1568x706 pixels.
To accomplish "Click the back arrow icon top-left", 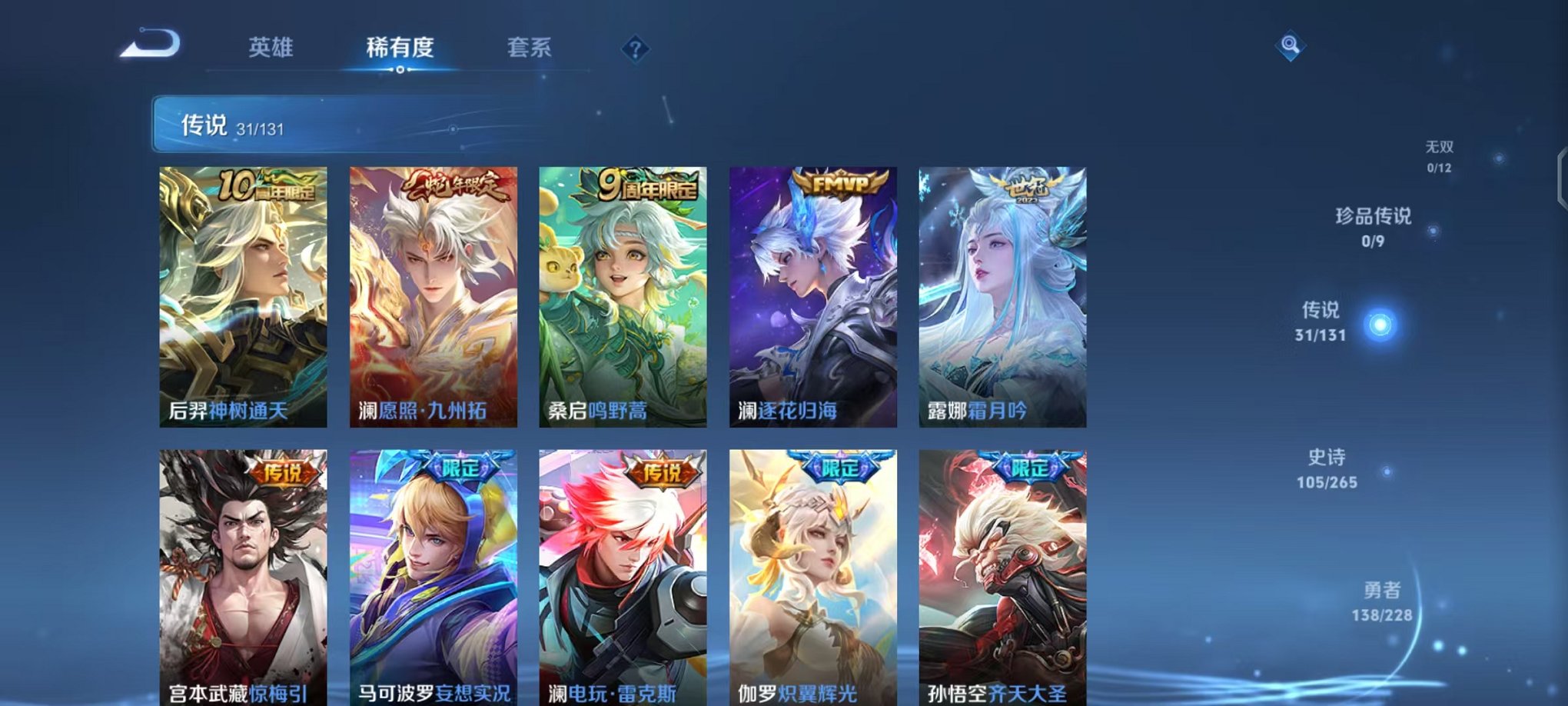I will (x=150, y=42).
